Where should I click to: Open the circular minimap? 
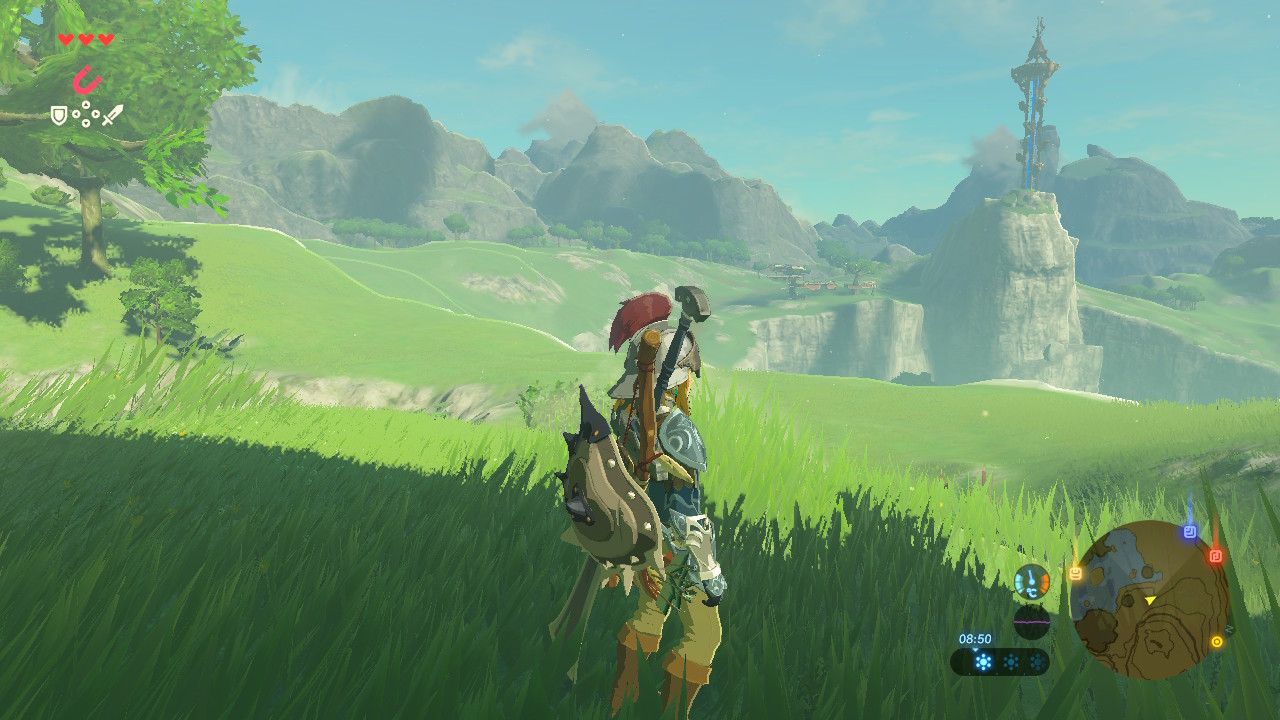1149,599
